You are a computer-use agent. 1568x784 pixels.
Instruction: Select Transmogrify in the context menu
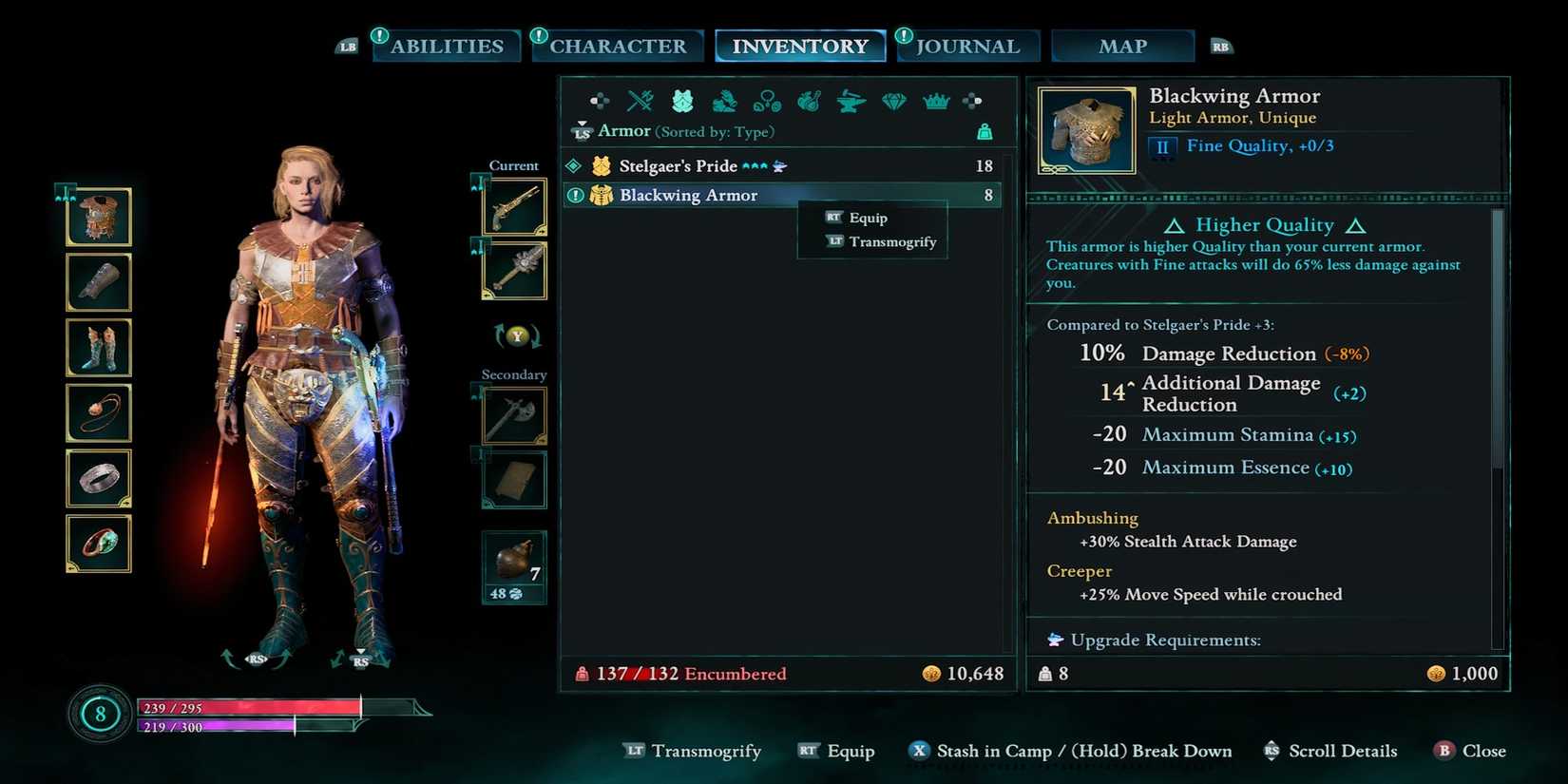891,241
